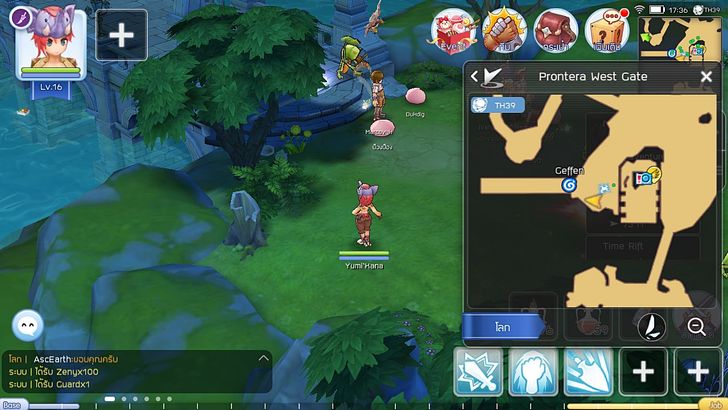Open the fist icon menu
The height and width of the screenshot is (410, 728).
[x=503, y=30]
